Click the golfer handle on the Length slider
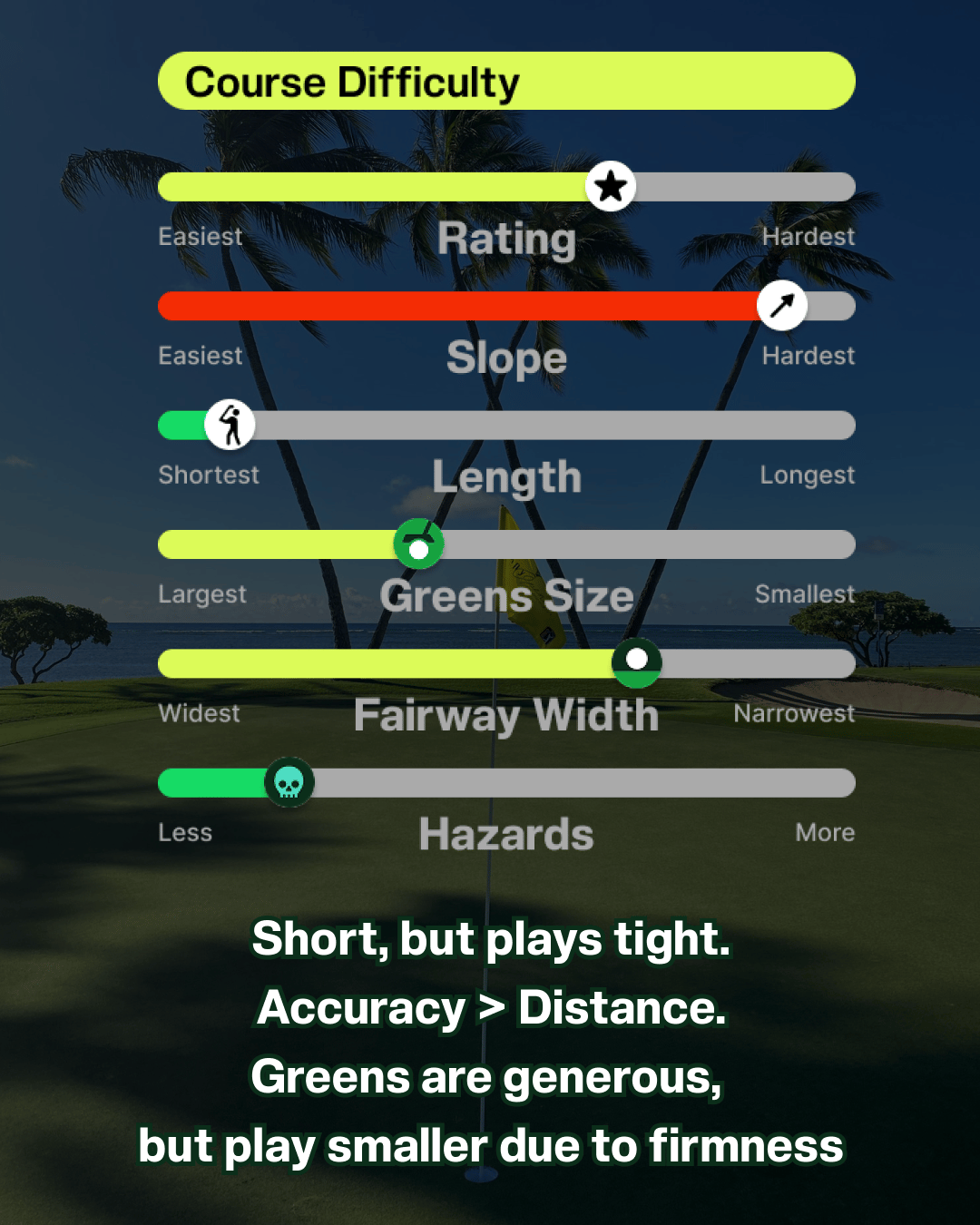Image resolution: width=980 pixels, height=1225 pixels. coord(230,425)
